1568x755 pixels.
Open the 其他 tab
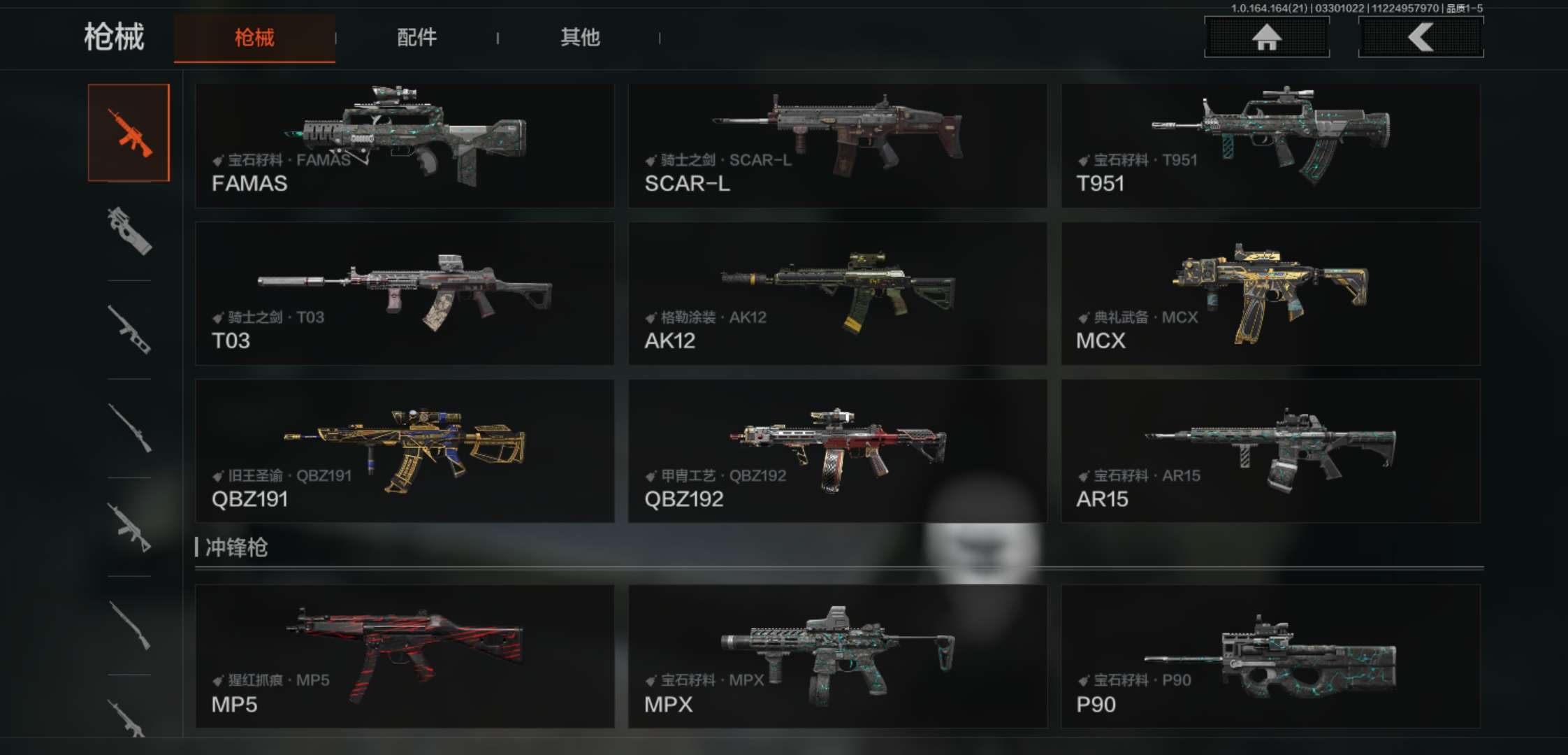(x=580, y=38)
